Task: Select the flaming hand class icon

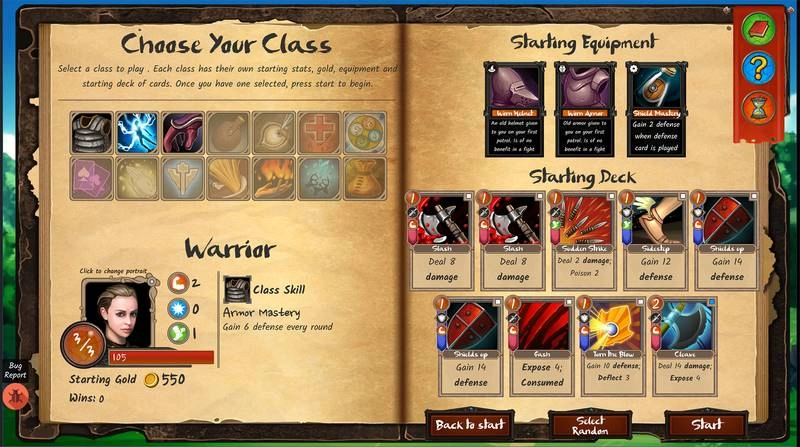Action: 273,178
